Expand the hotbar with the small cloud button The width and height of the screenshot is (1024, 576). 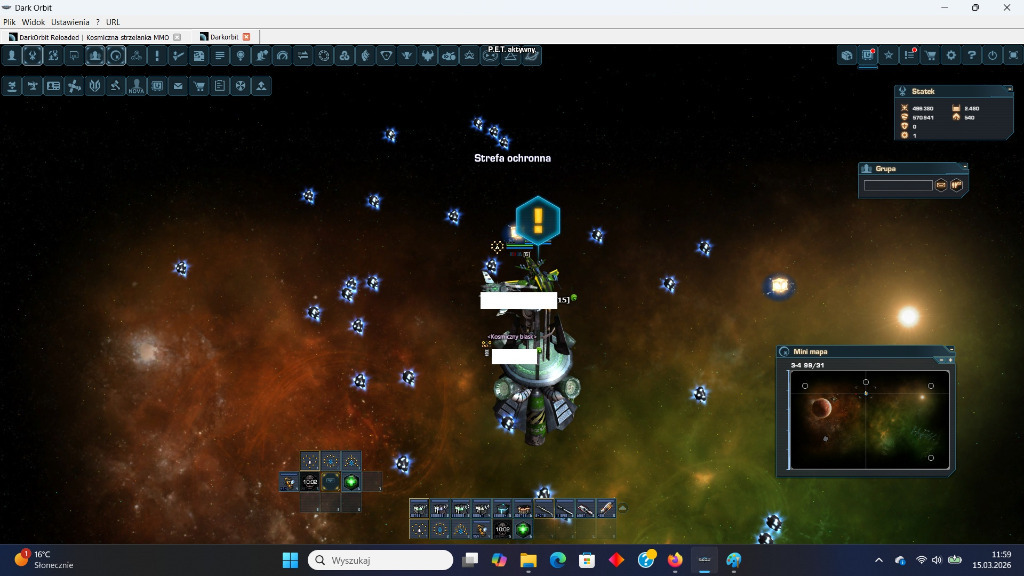coord(623,508)
